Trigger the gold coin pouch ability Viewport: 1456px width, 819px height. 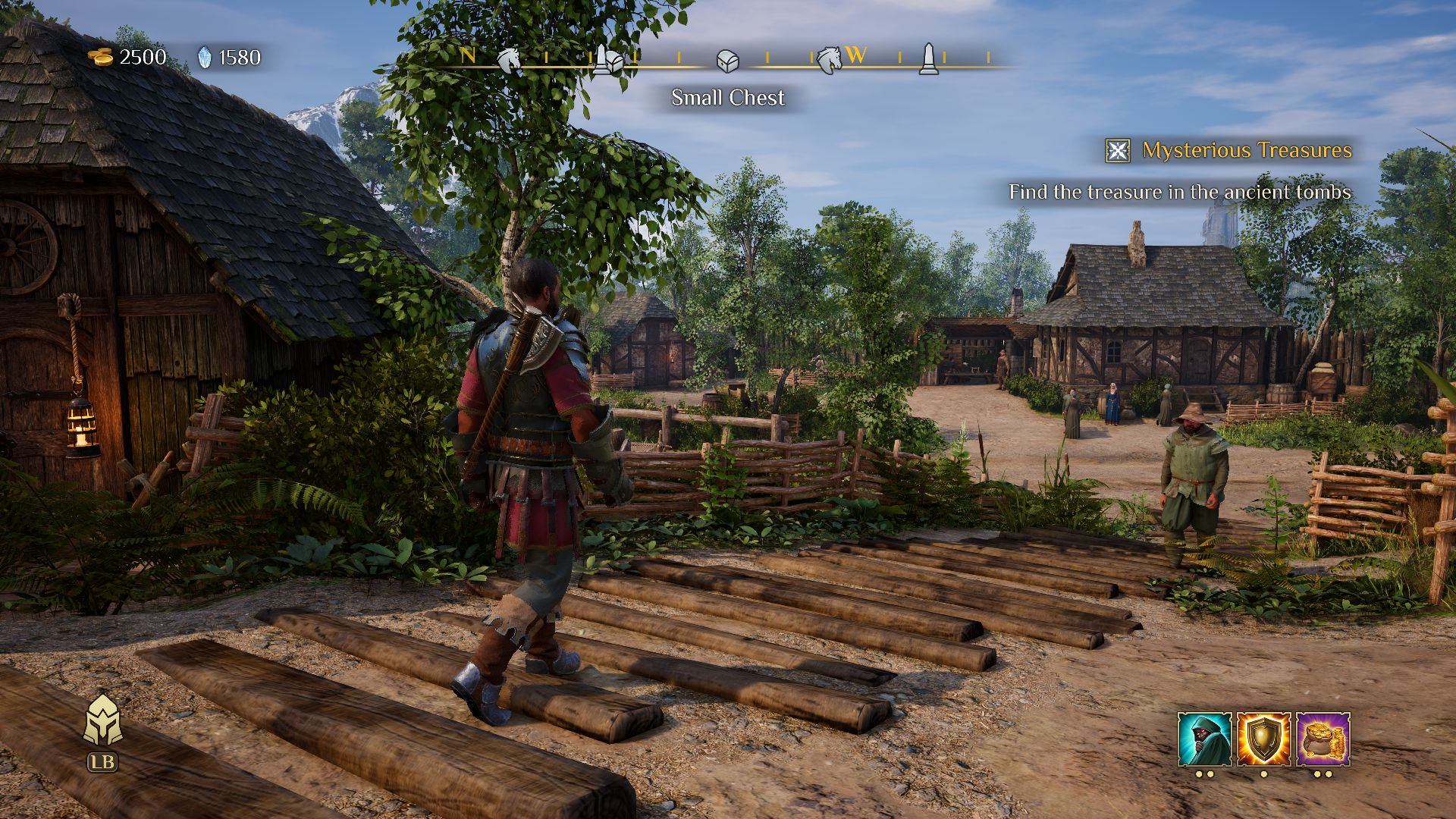pyautogui.click(x=1323, y=739)
